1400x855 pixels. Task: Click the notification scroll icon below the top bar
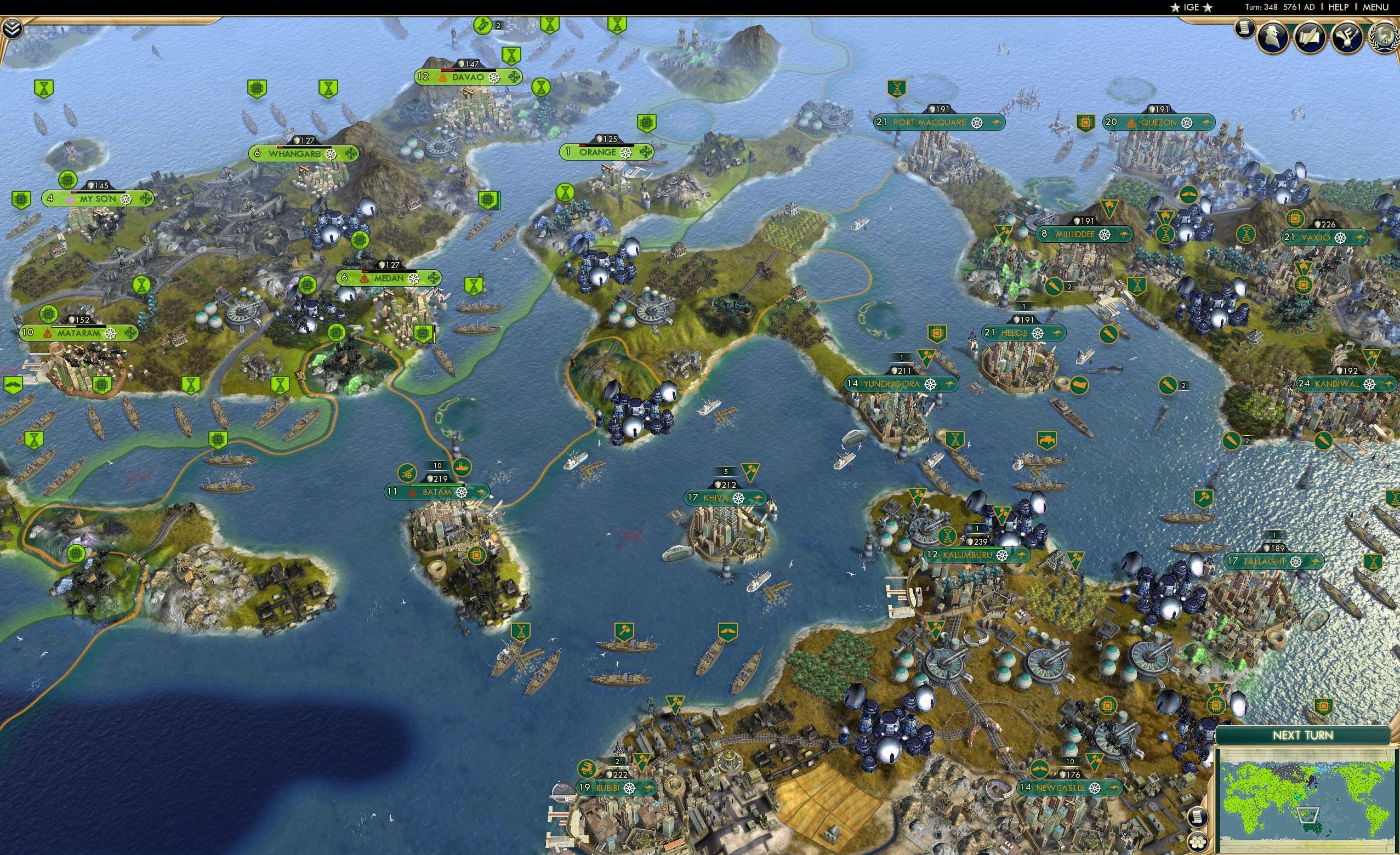click(1245, 29)
